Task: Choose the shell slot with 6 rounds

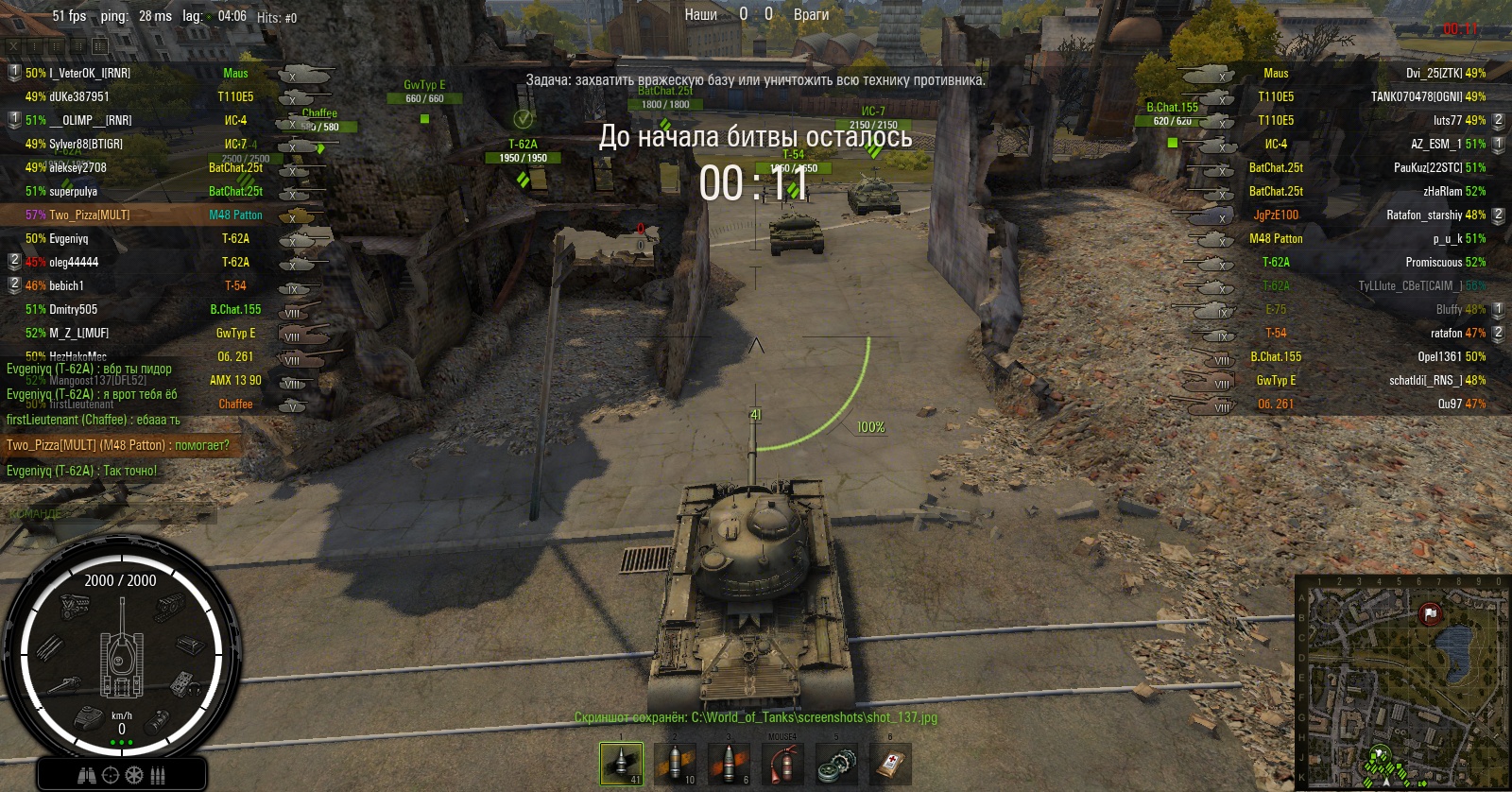Action: (729, 764)
